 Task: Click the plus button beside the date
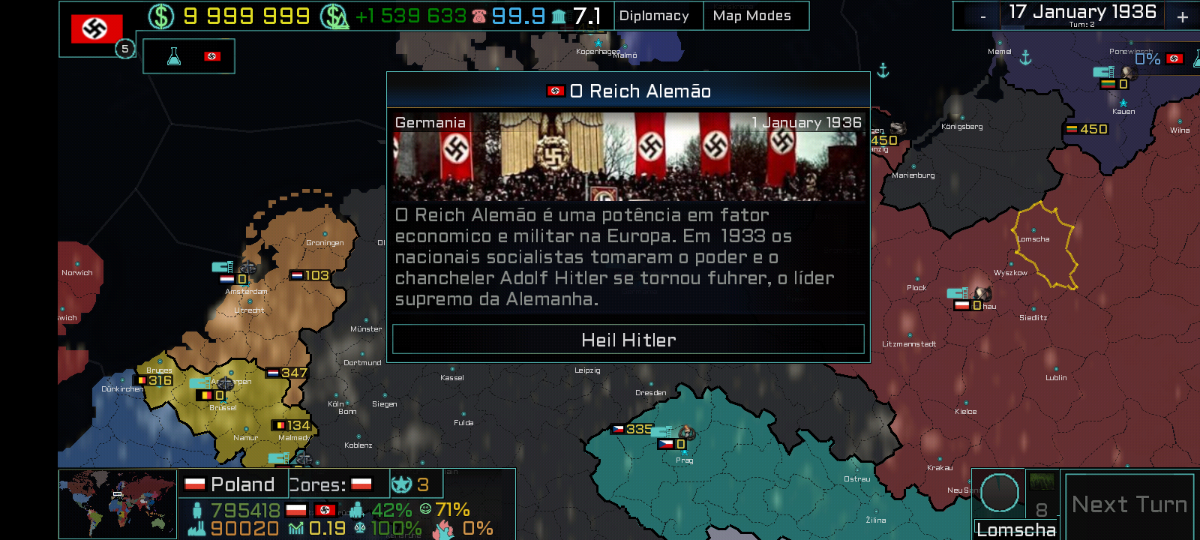(x=1181, y=16)
